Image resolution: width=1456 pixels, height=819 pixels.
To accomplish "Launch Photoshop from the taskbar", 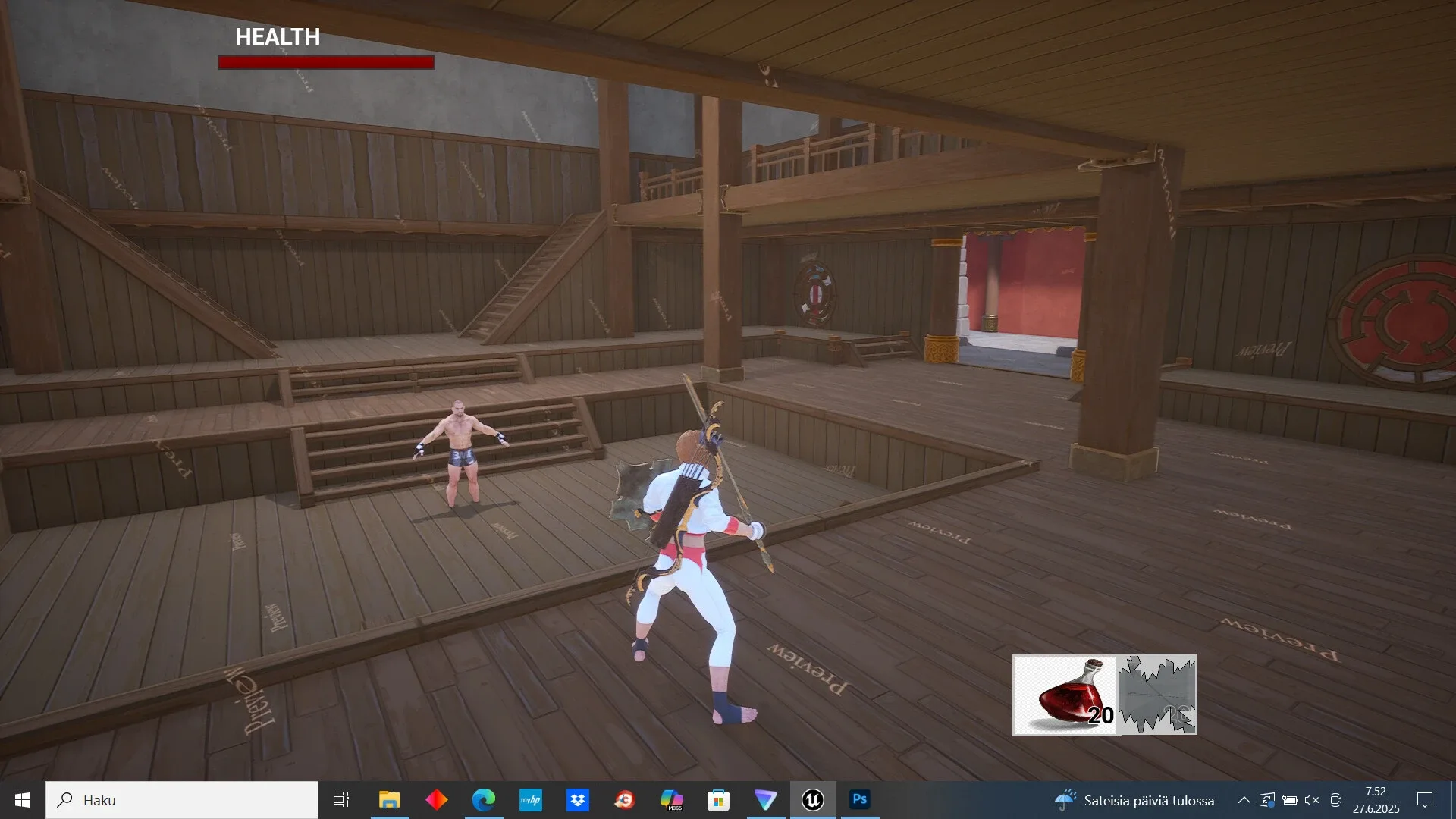I will (x=861, y=800).
